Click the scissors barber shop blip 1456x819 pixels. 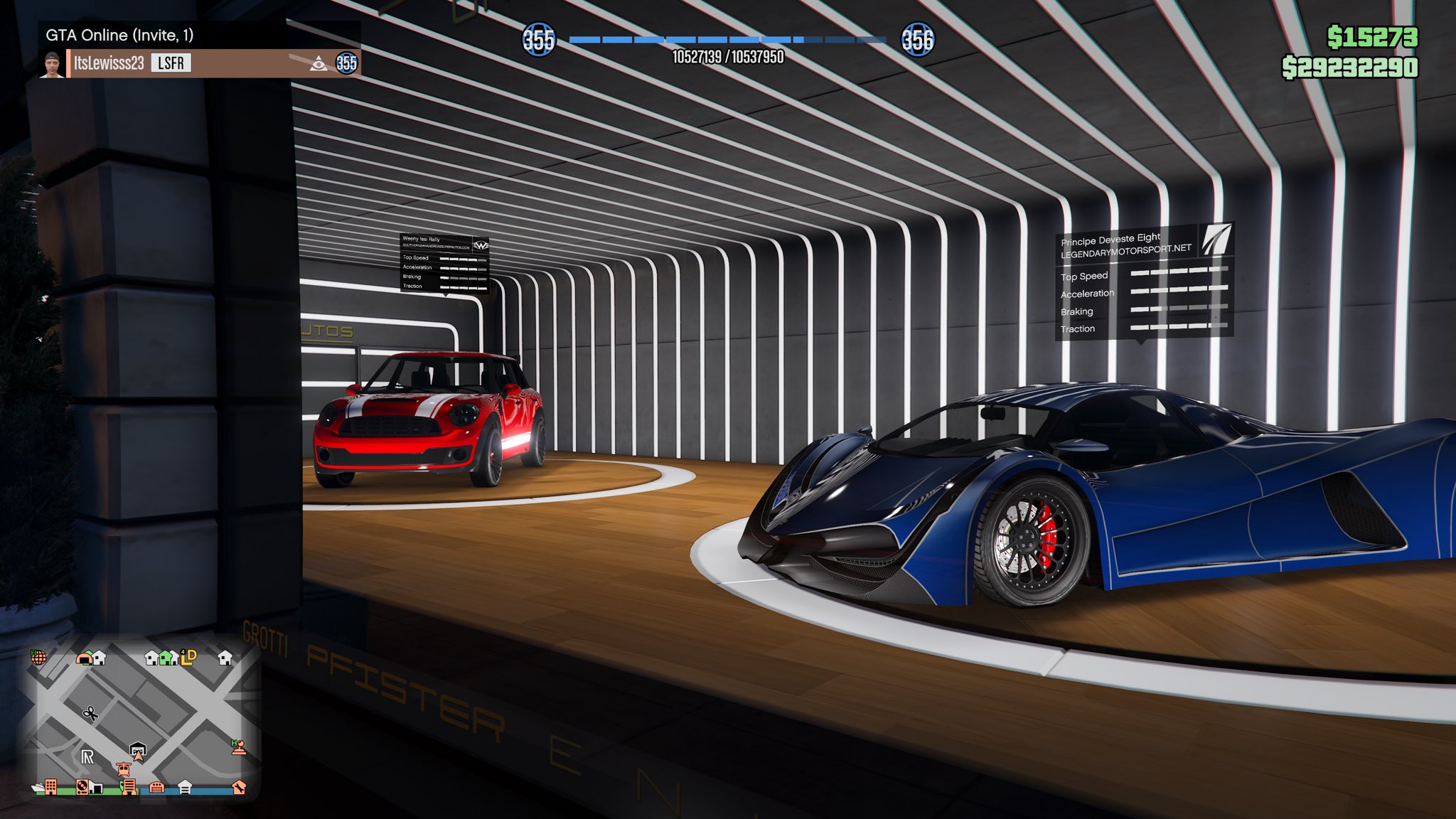click(x=90, y=712)
